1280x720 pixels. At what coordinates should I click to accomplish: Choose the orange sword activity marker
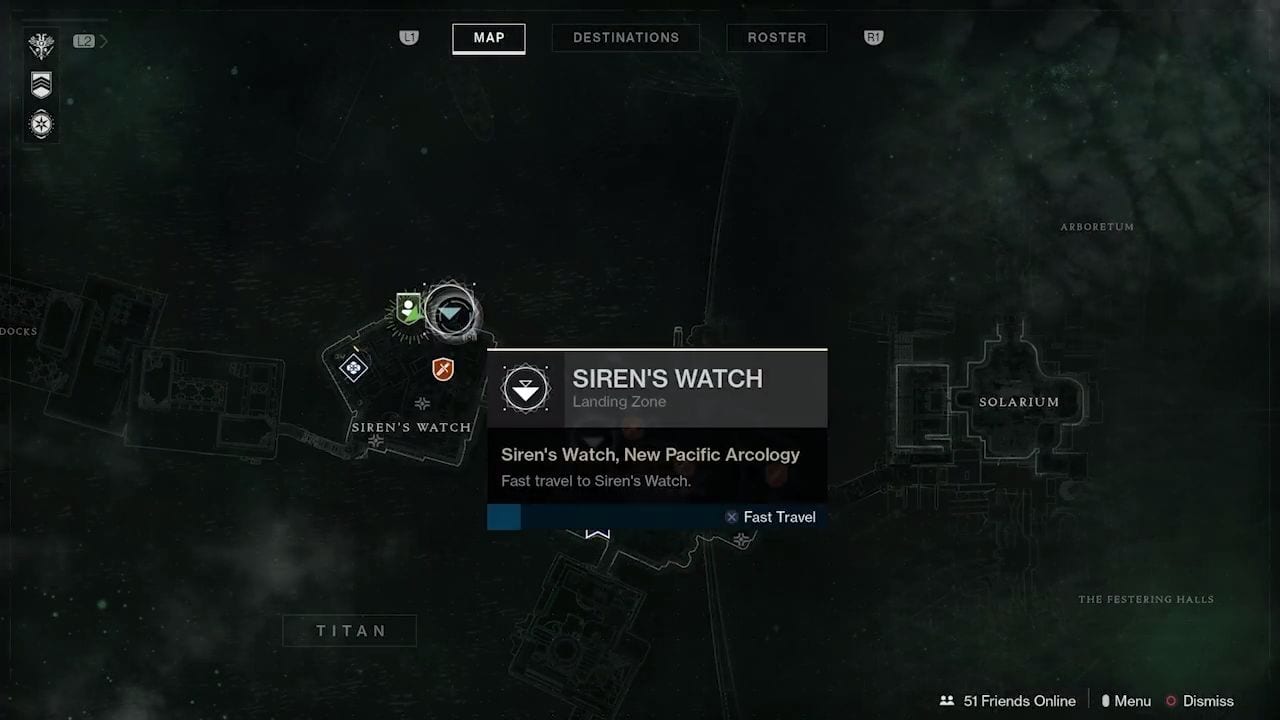(443, 370)
